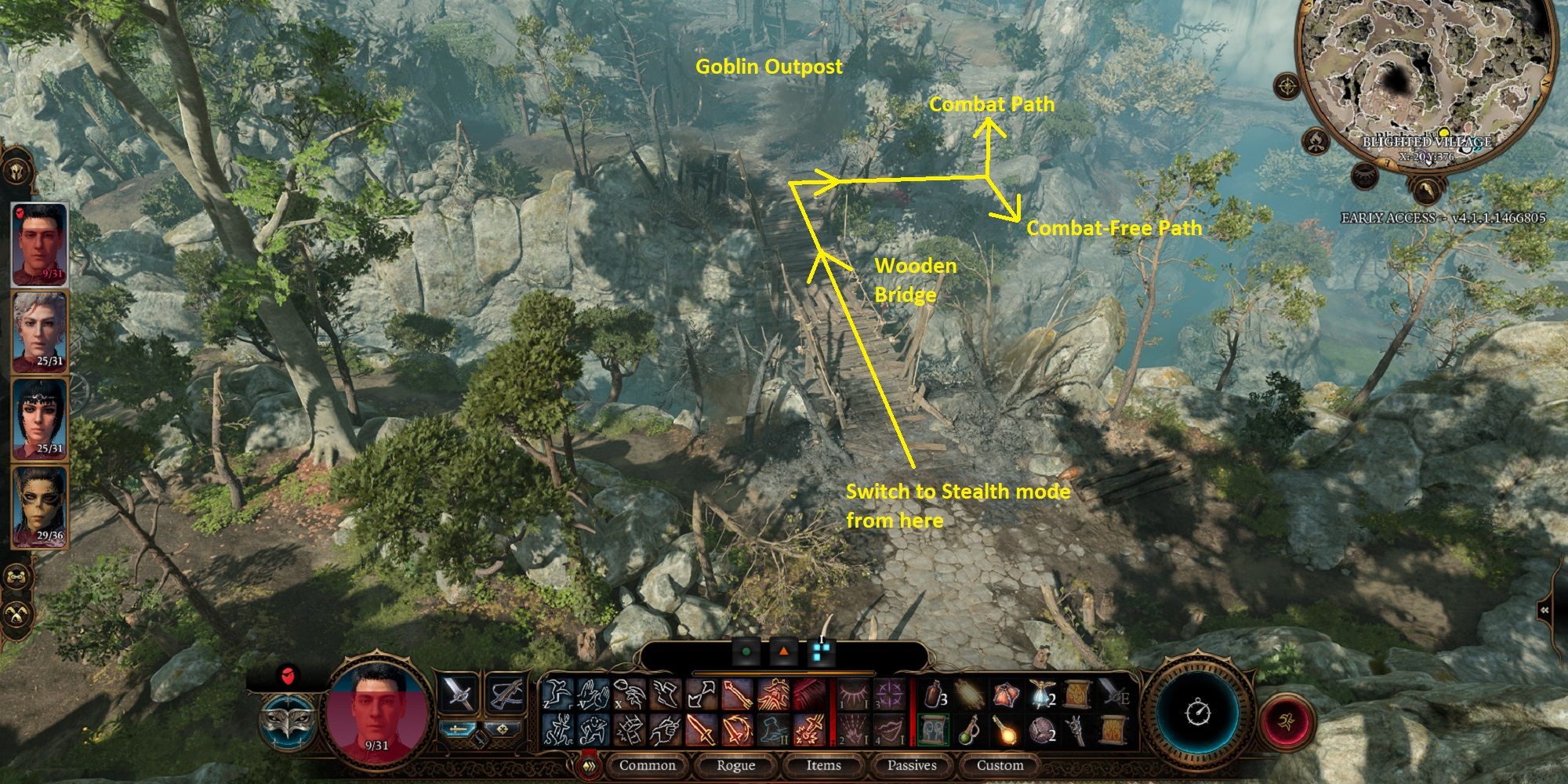Screen dimensions: 1568x784
Task: Switch to the Rogue hotbar tab
Action: 737,766
